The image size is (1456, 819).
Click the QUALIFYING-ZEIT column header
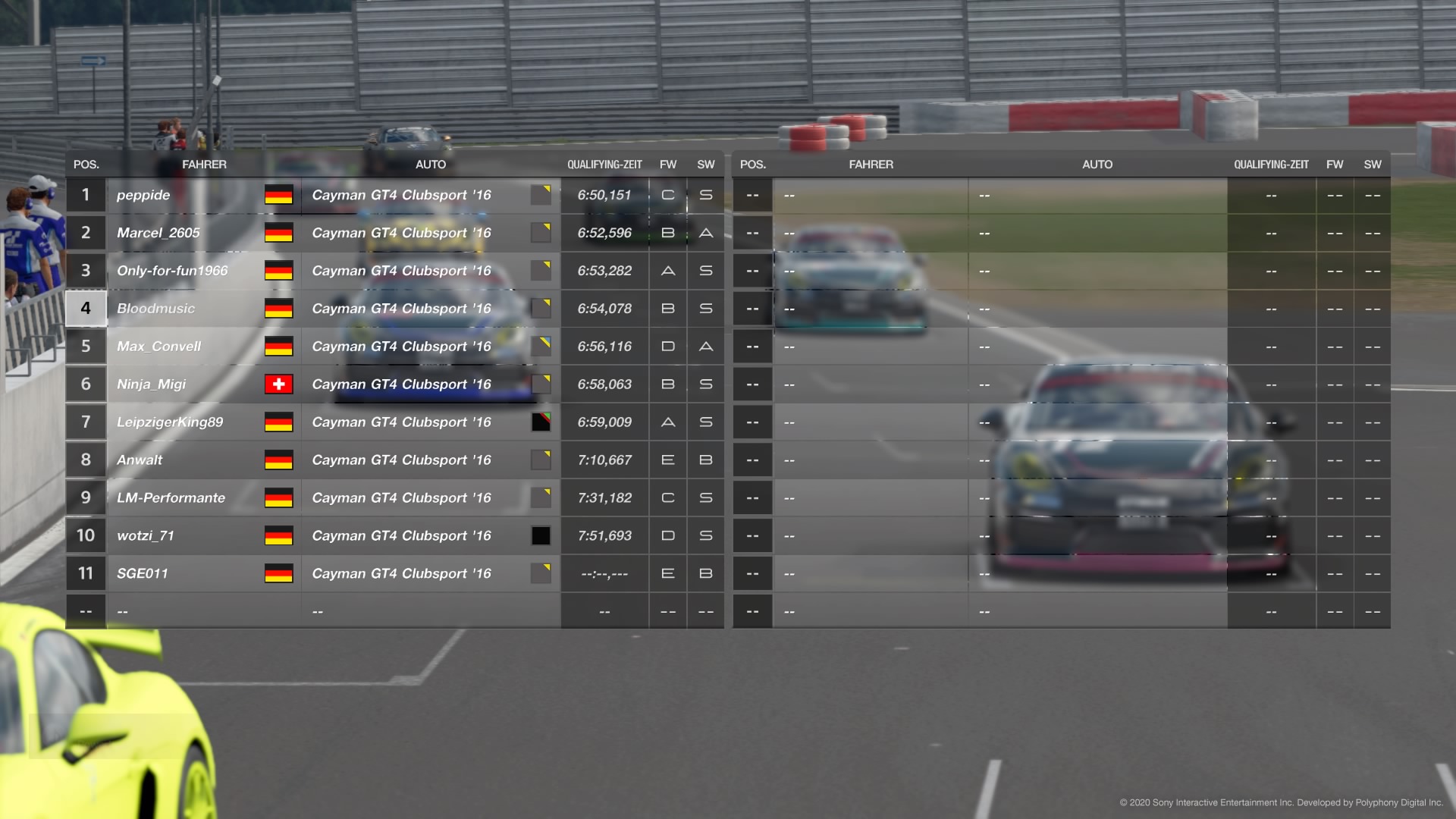(604, 164)
